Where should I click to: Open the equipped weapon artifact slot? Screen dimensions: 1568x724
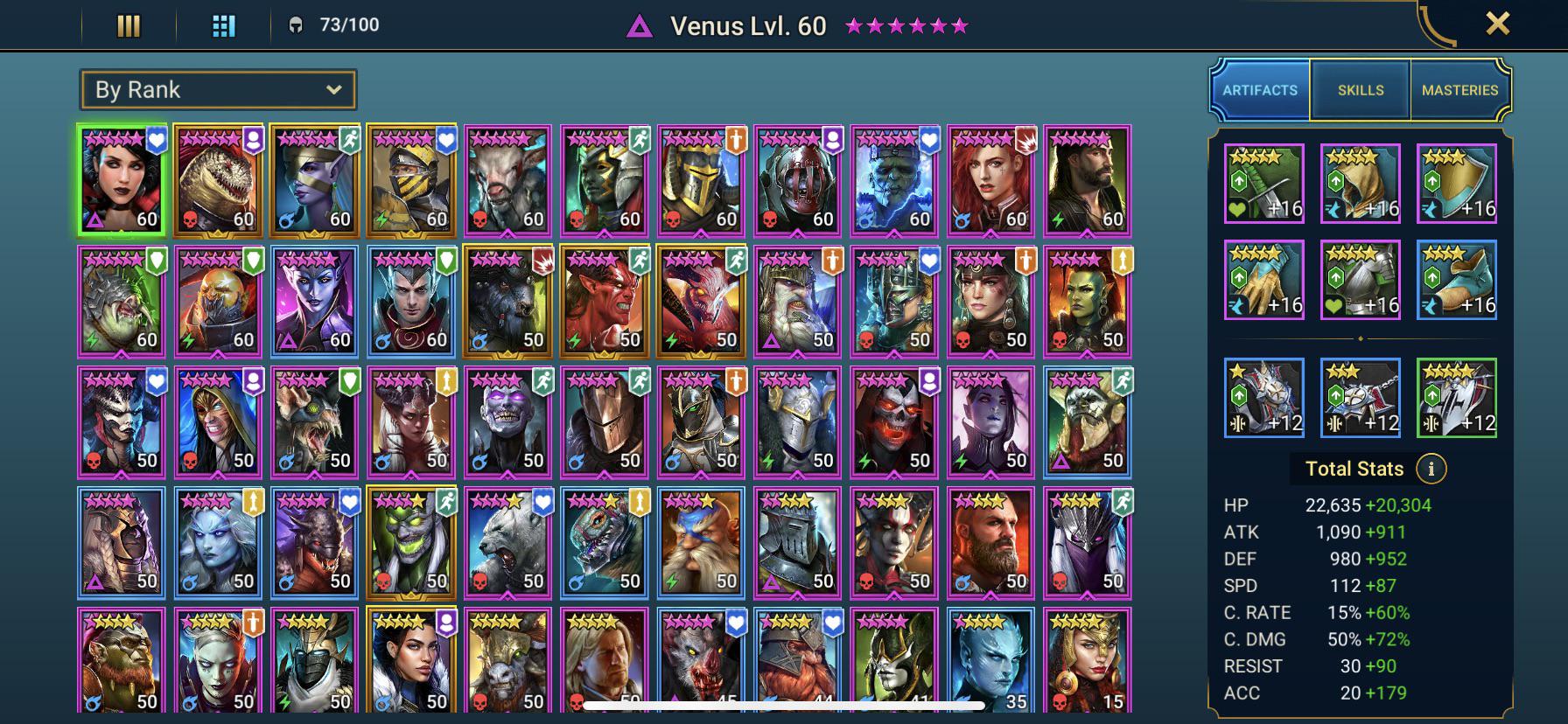(x=1263, y=183)
